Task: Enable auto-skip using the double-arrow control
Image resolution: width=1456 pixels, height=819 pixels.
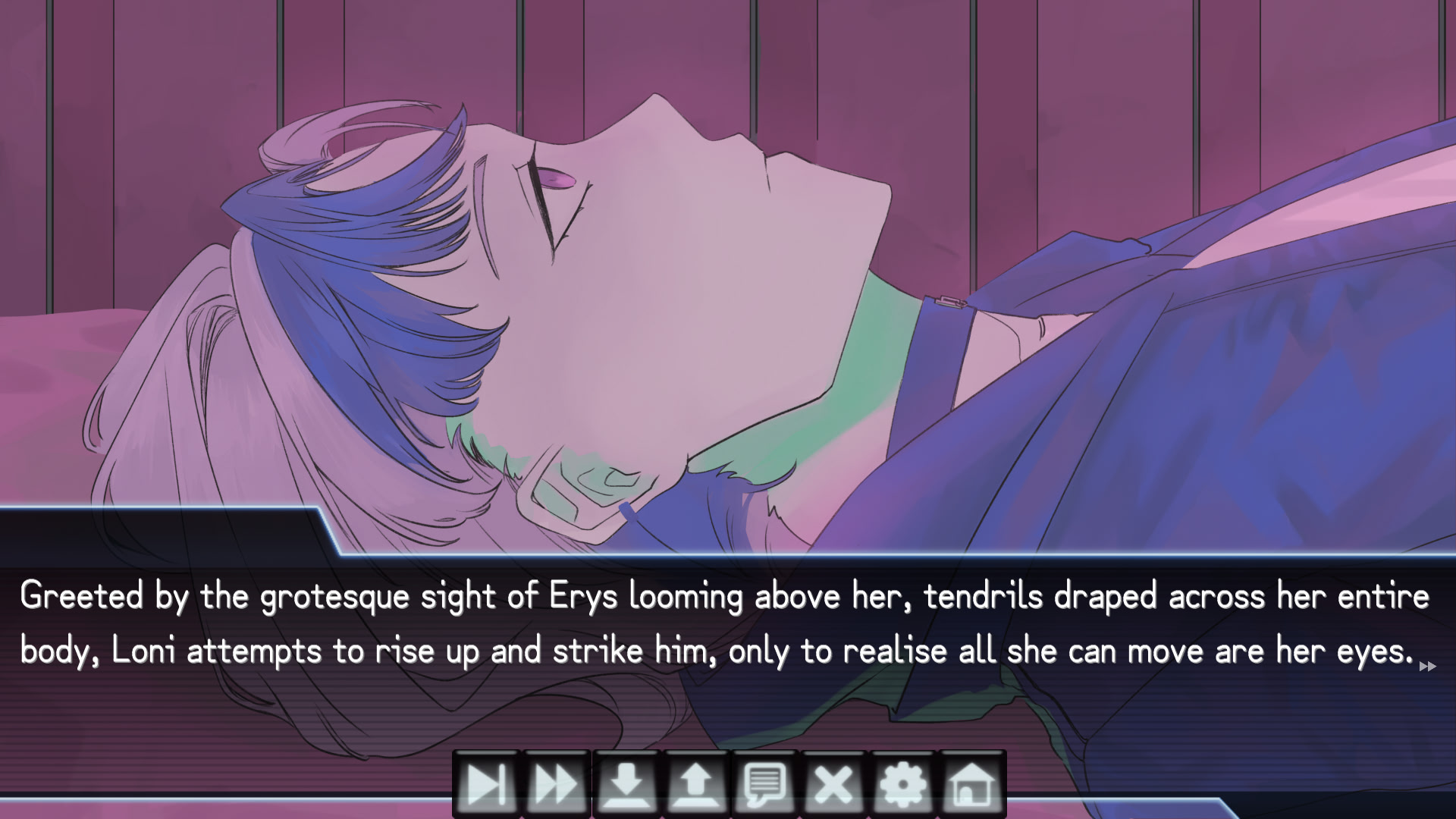Action: pos(554,784)
